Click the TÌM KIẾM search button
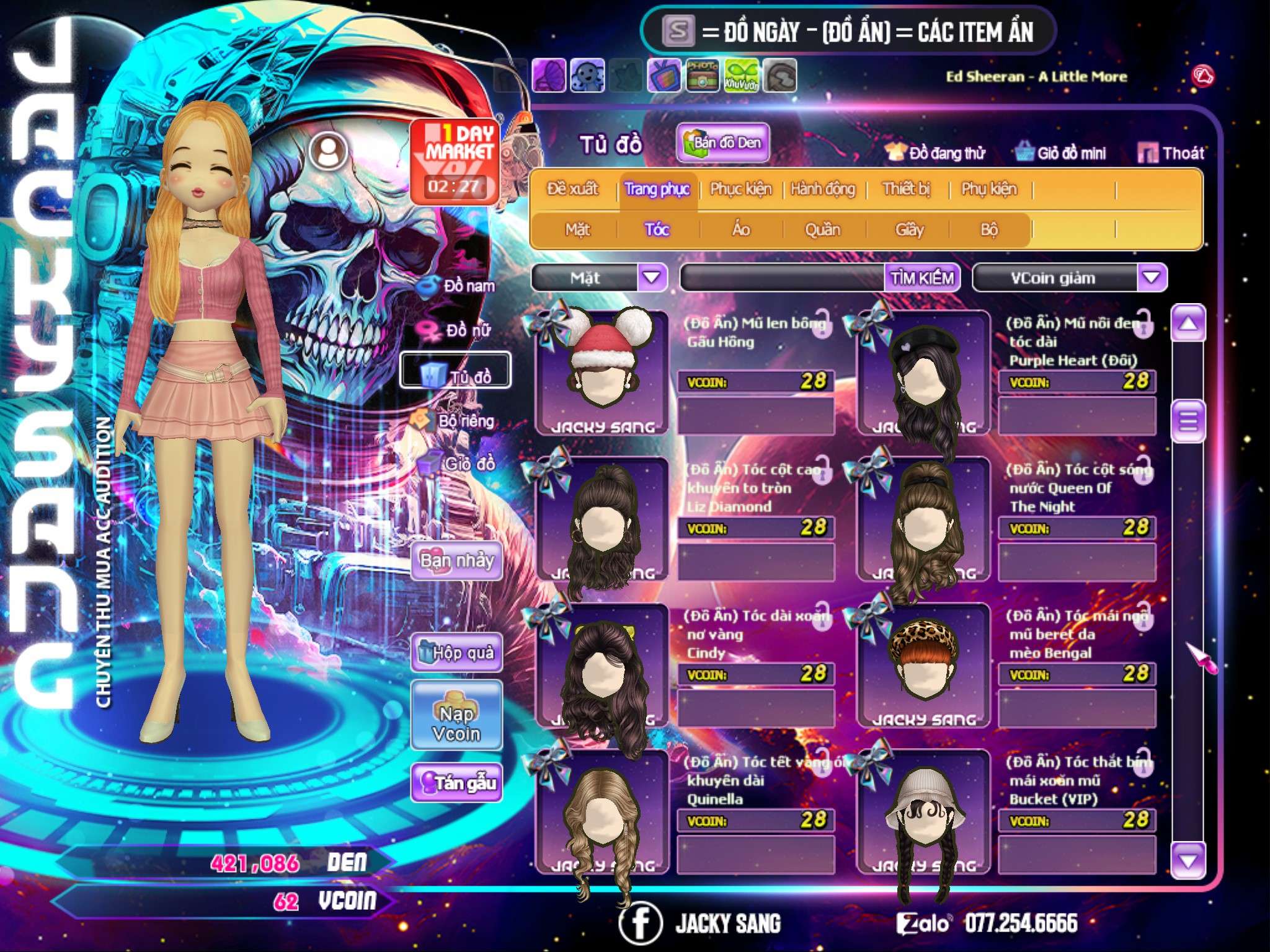 (922, 277)
